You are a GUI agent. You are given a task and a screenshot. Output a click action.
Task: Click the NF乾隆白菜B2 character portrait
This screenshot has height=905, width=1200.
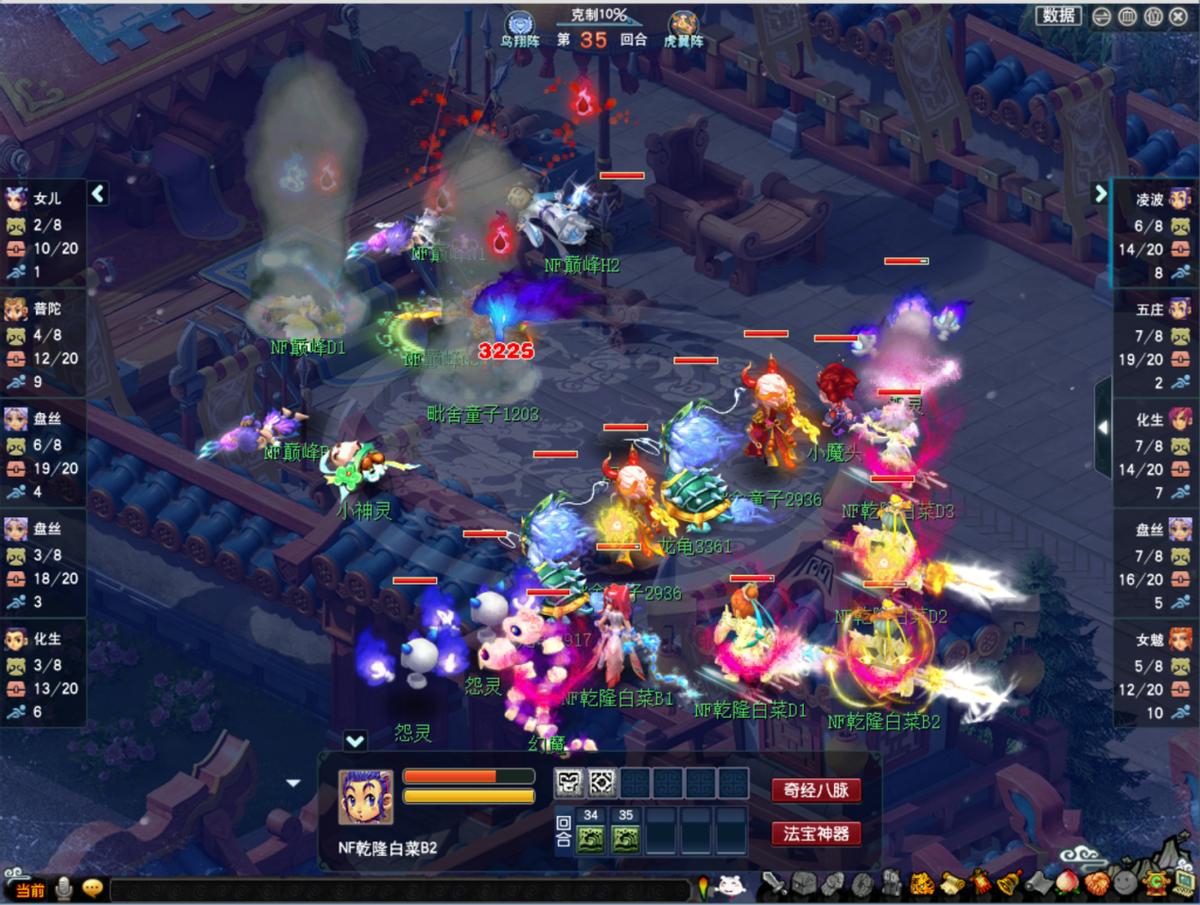point(365,797)
